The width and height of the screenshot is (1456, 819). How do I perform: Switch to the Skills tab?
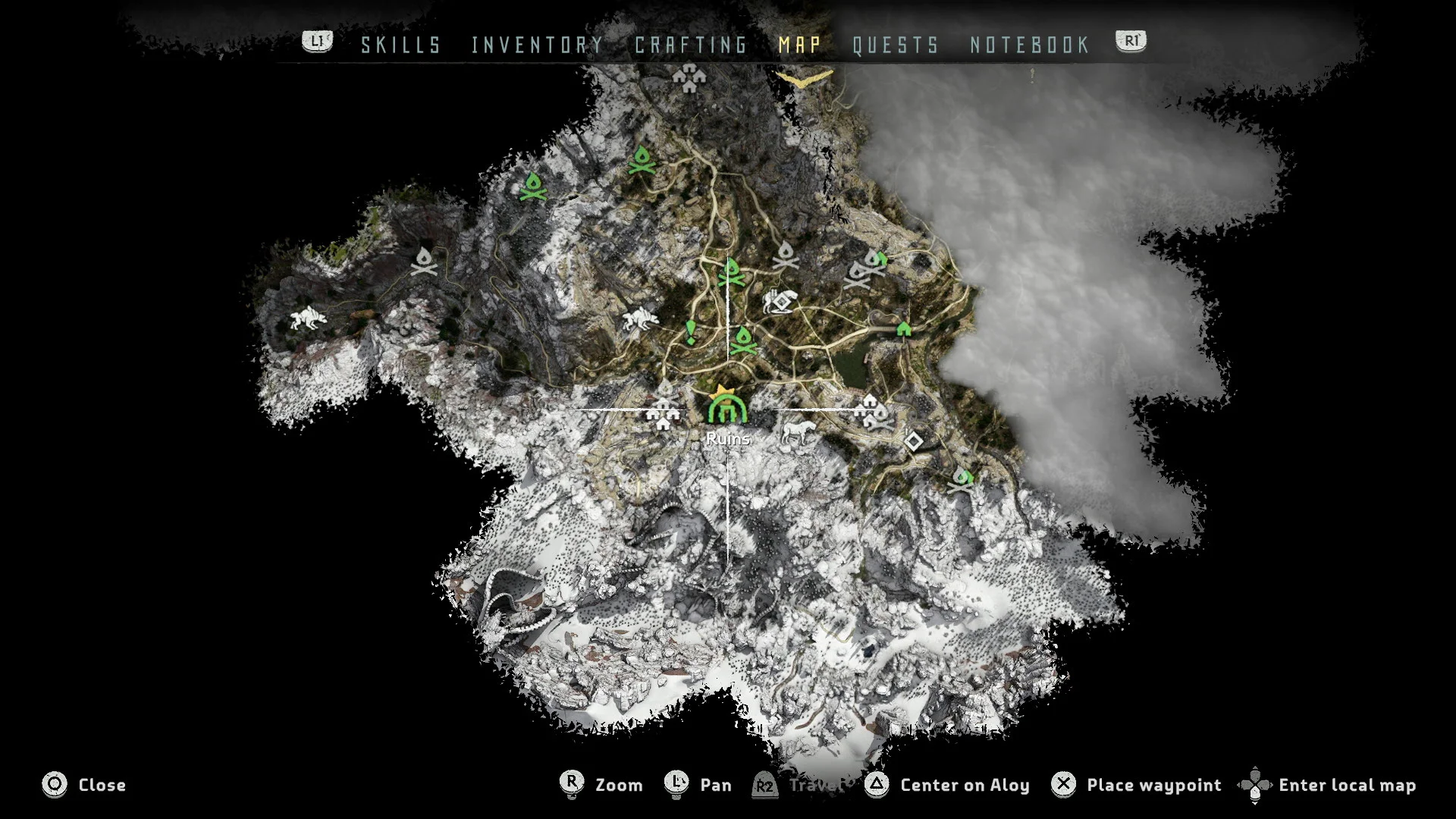click(400, 45)
